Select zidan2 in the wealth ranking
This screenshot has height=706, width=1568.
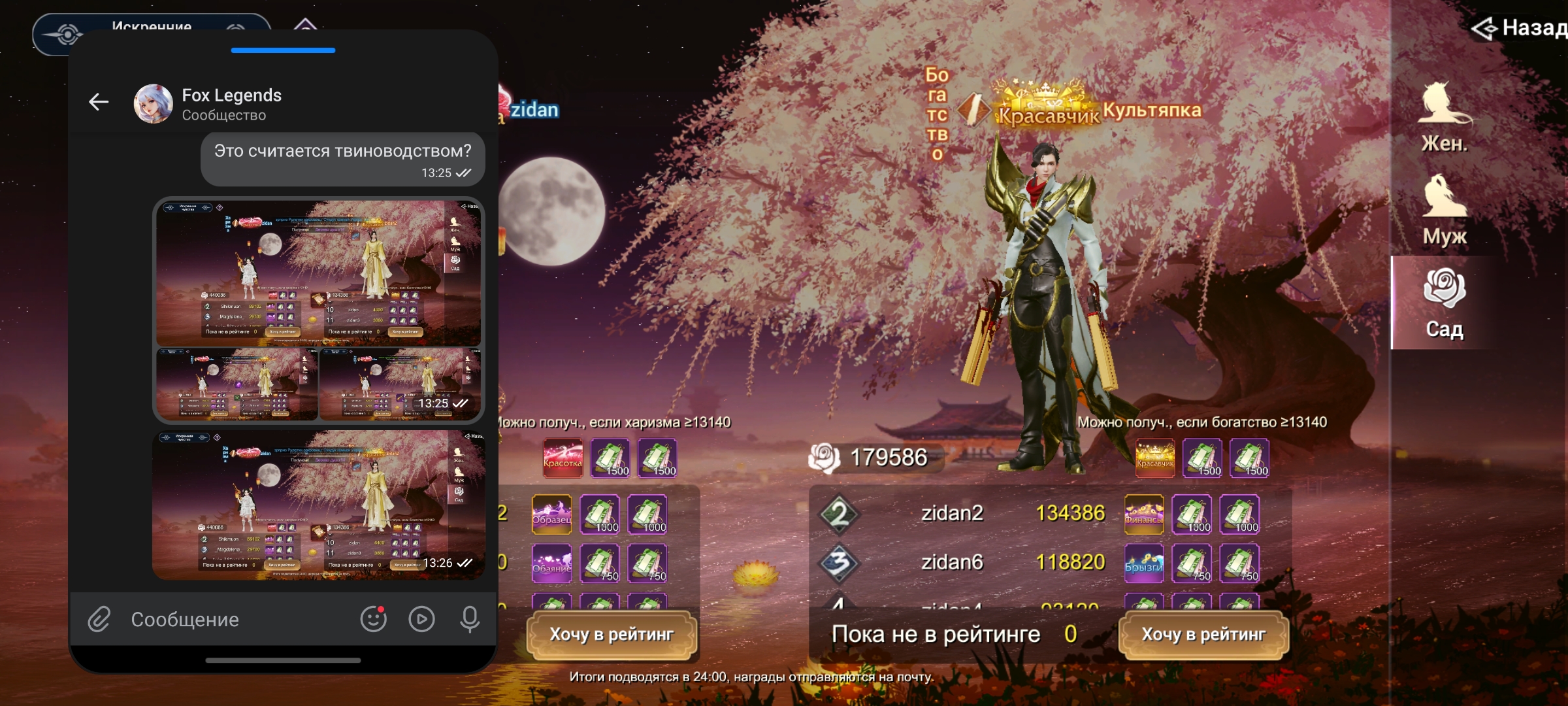tap(952, 513)
